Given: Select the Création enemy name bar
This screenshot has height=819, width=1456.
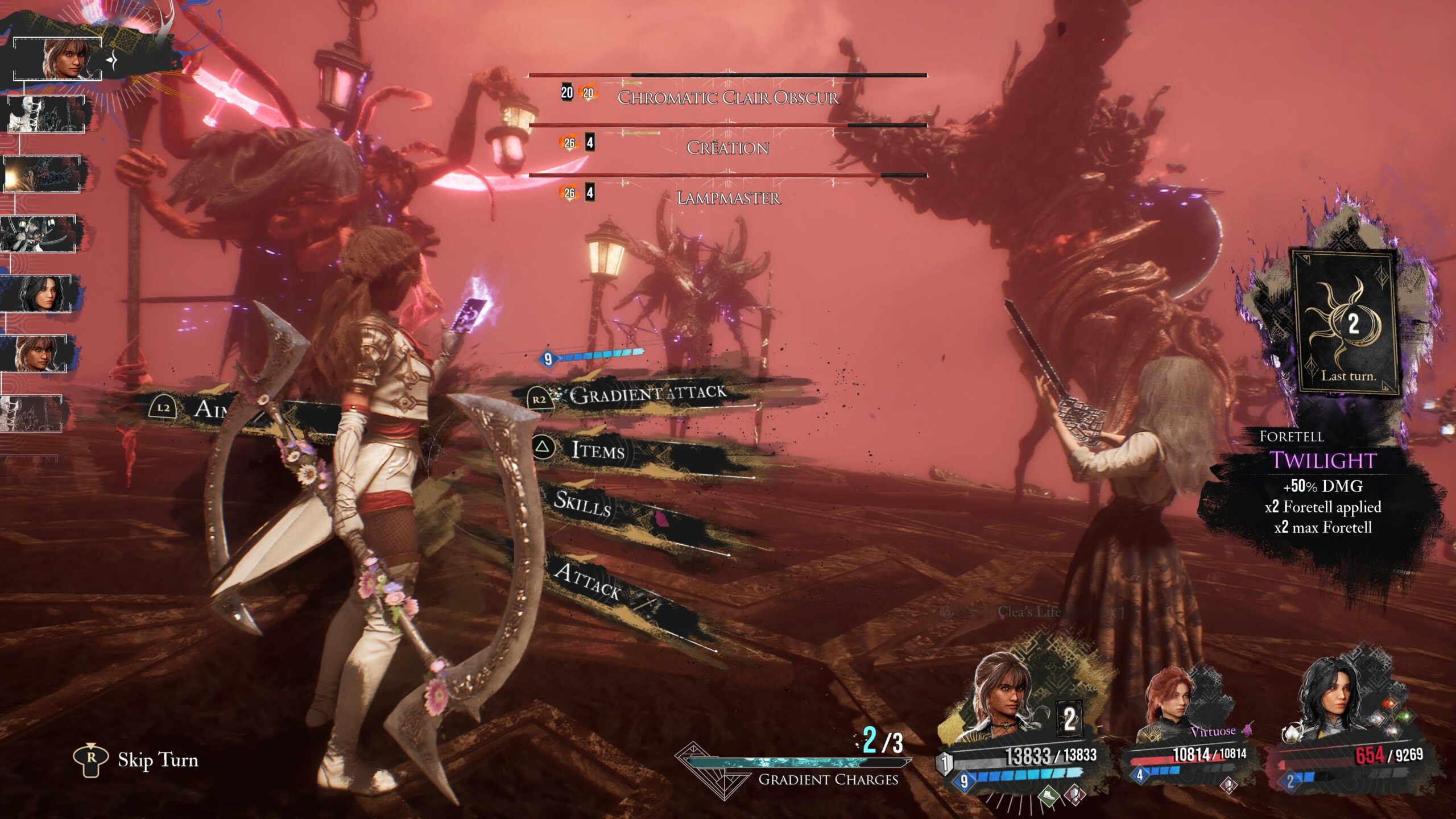Looking at the screenshot, I should pos(728,147).
